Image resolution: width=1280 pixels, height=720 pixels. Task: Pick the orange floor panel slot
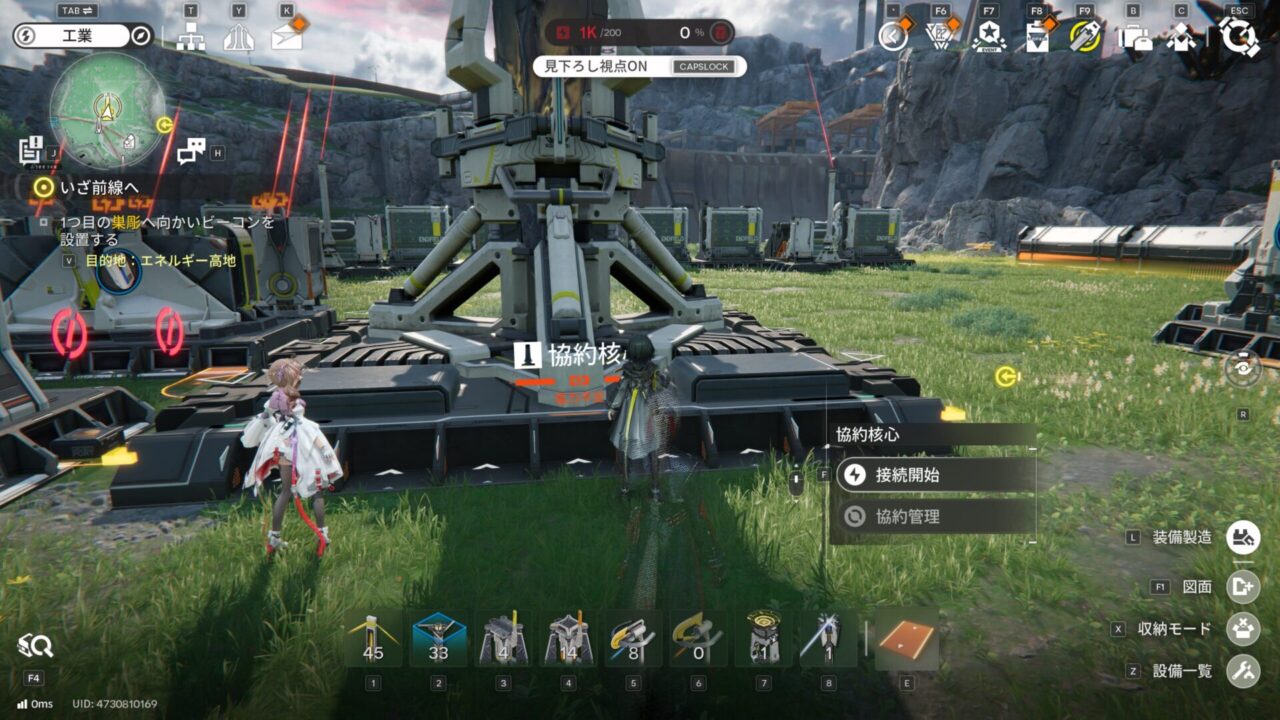coord(907,639)
